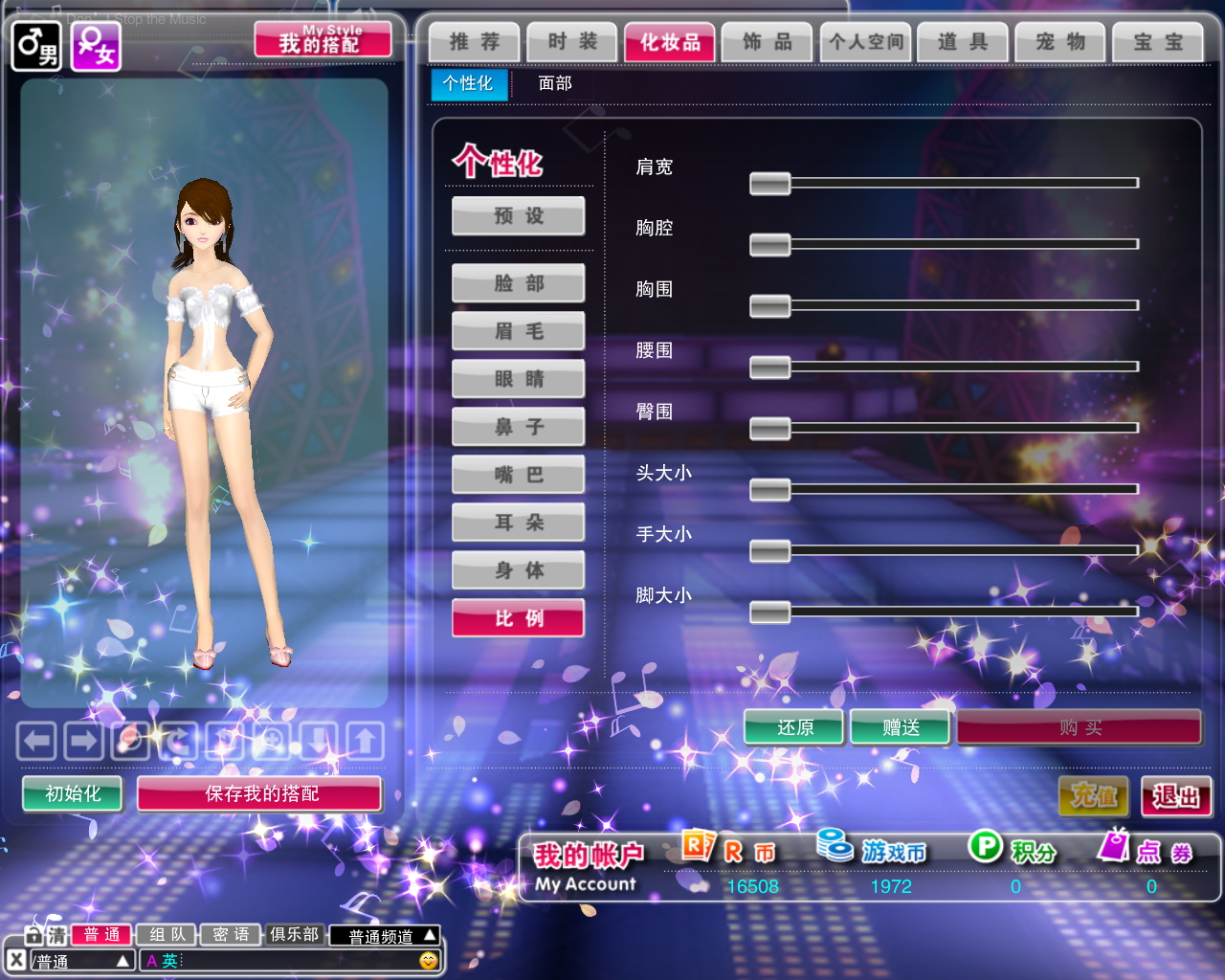Click the 头大小 head size slider handle

point(769,489)
